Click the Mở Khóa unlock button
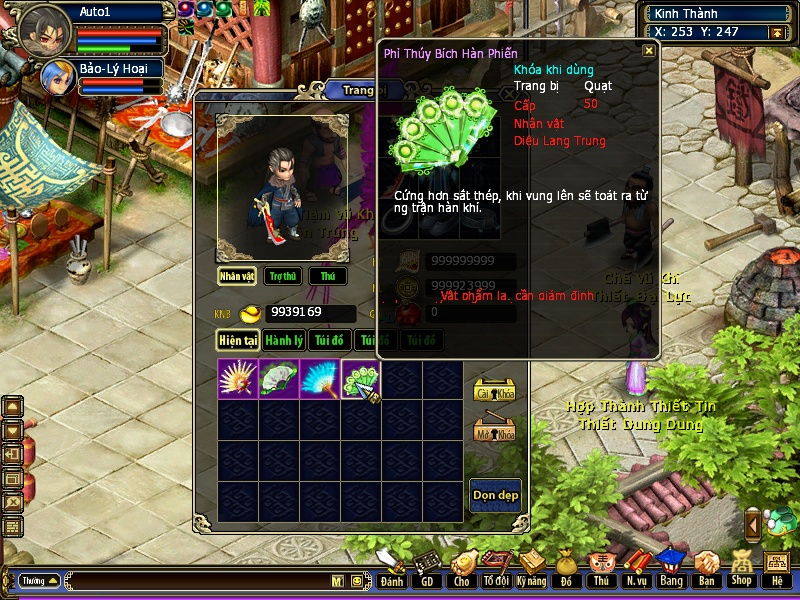The image size is (800, 600). click(x=494, y=429)
